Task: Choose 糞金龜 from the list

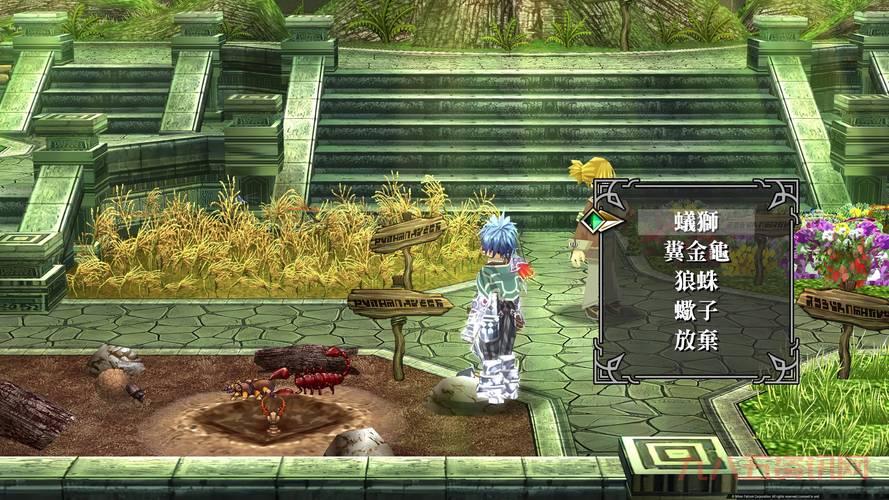Action: coord(696,251)
